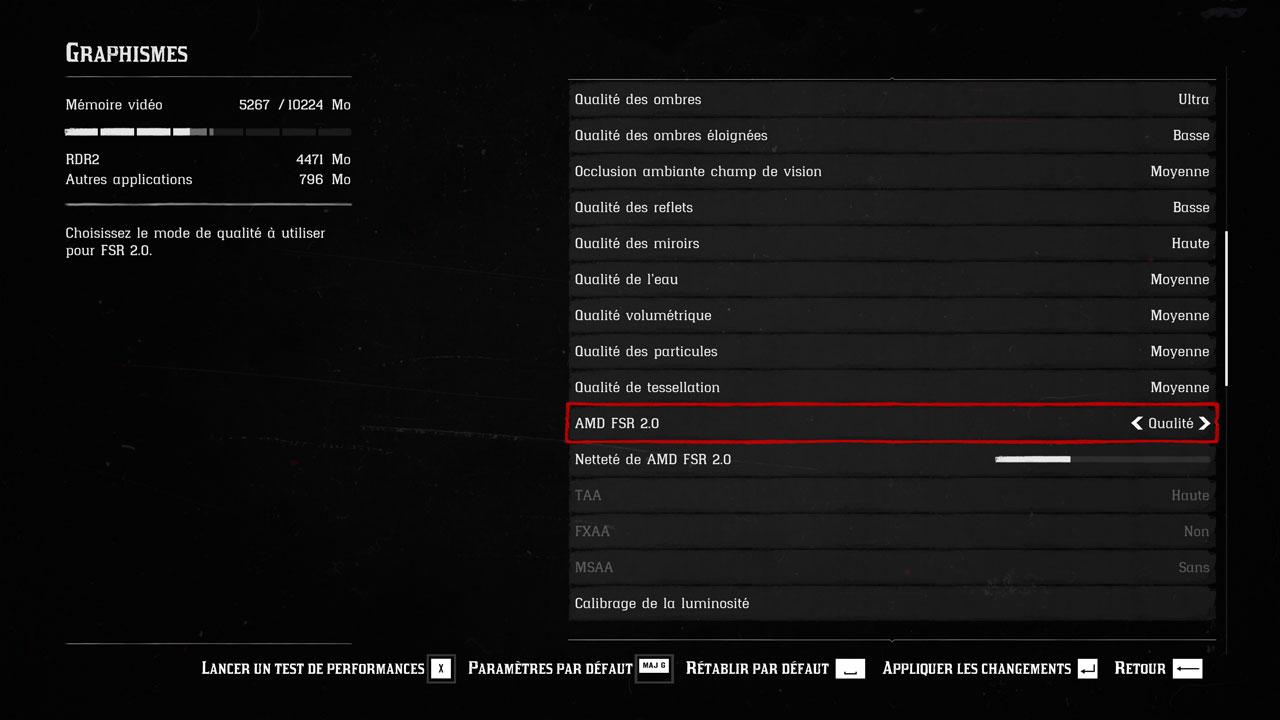Click the Enter key icon beside Appliquer les changements

(x=1086, y=668)
